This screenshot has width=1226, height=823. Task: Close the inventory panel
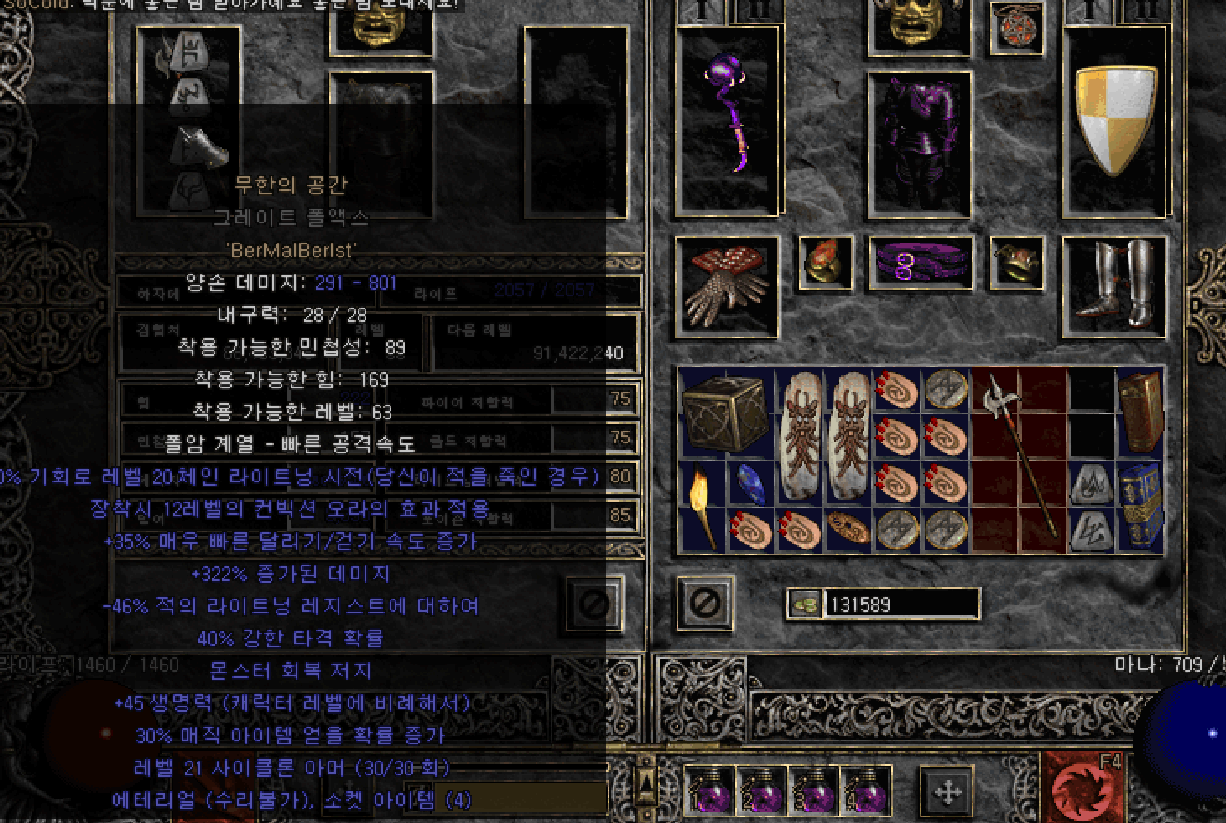click(704, 603)
